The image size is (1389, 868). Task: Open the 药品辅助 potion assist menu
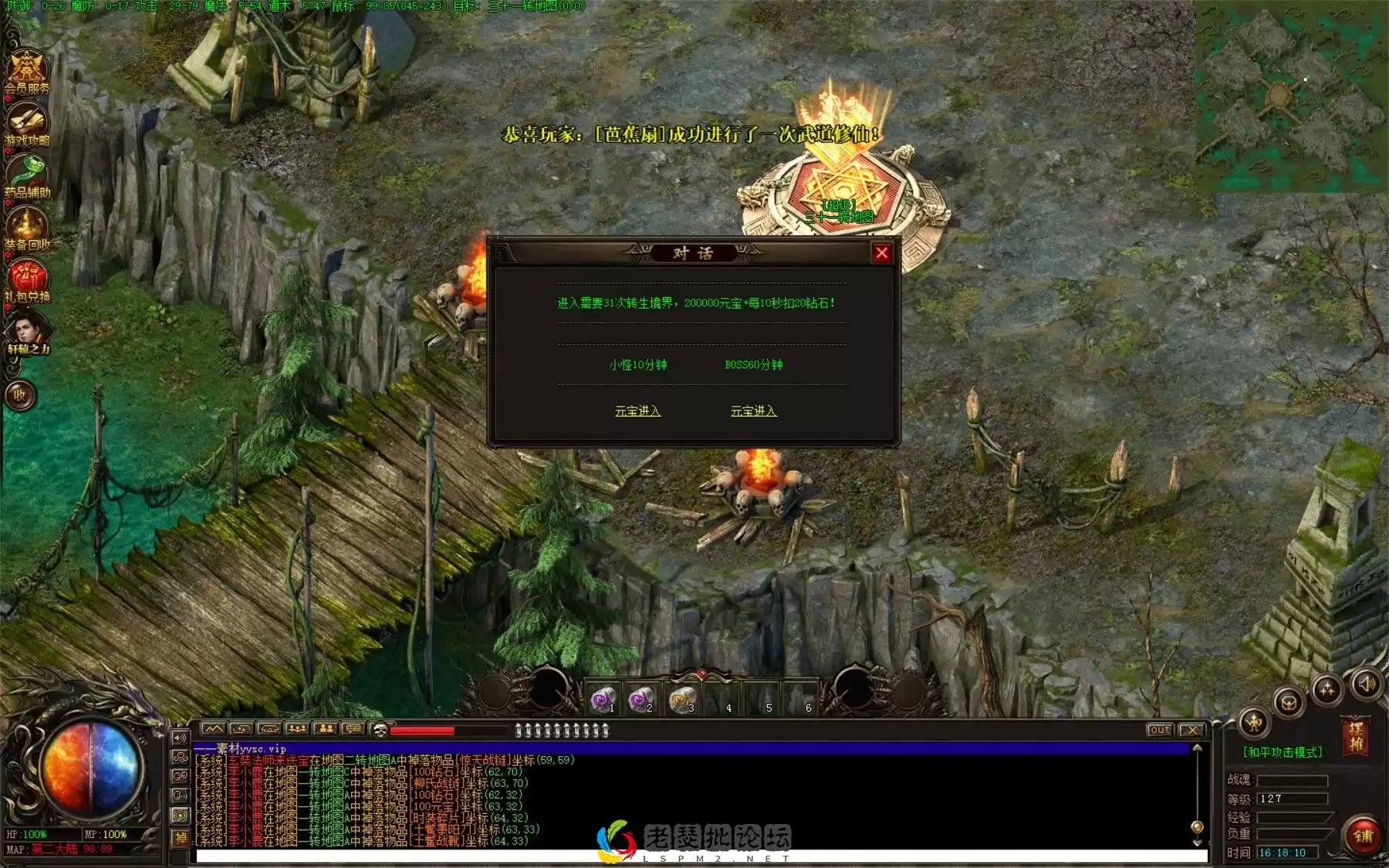[27, 174]
